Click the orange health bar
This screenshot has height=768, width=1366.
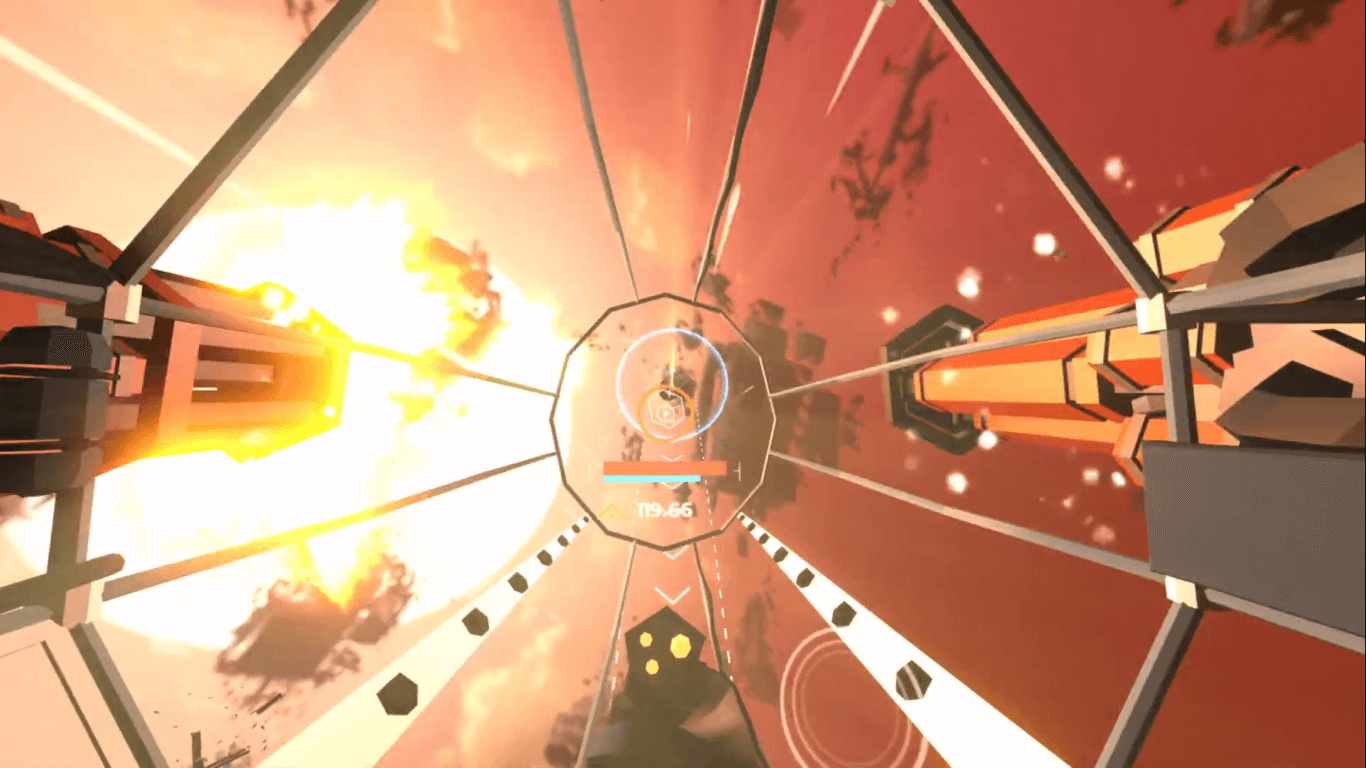pos(665,468)
